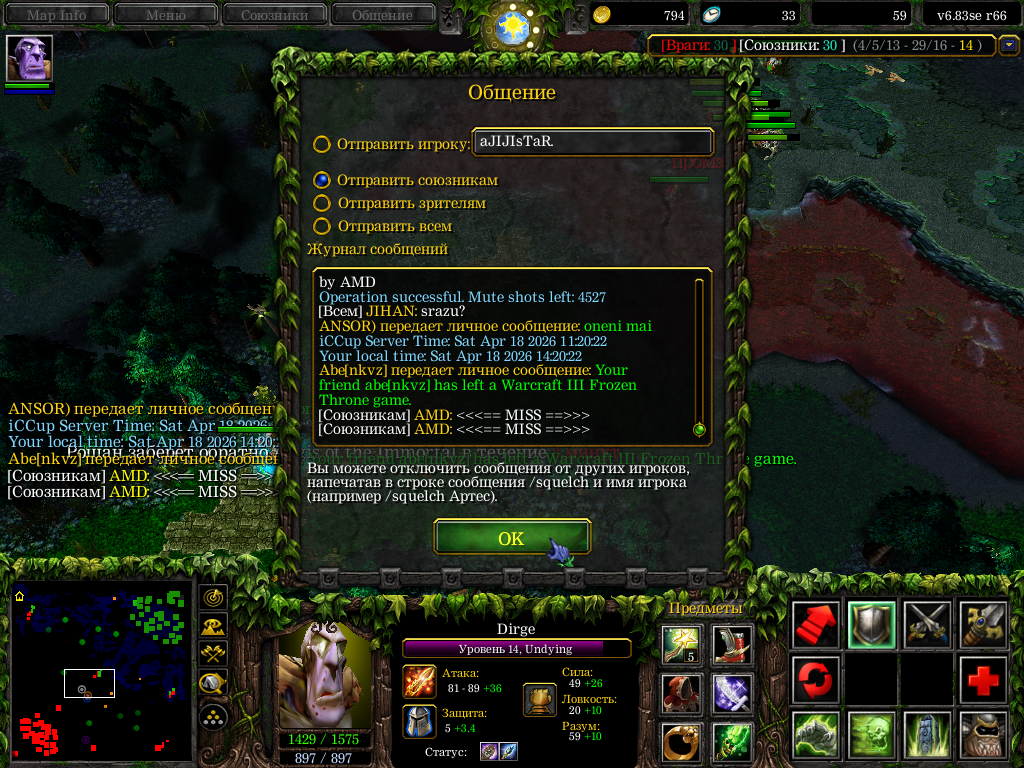Screen dimensions: 1024x768
Task: Click the hero icon in top-left corner
Action: [x=29, y=58]
